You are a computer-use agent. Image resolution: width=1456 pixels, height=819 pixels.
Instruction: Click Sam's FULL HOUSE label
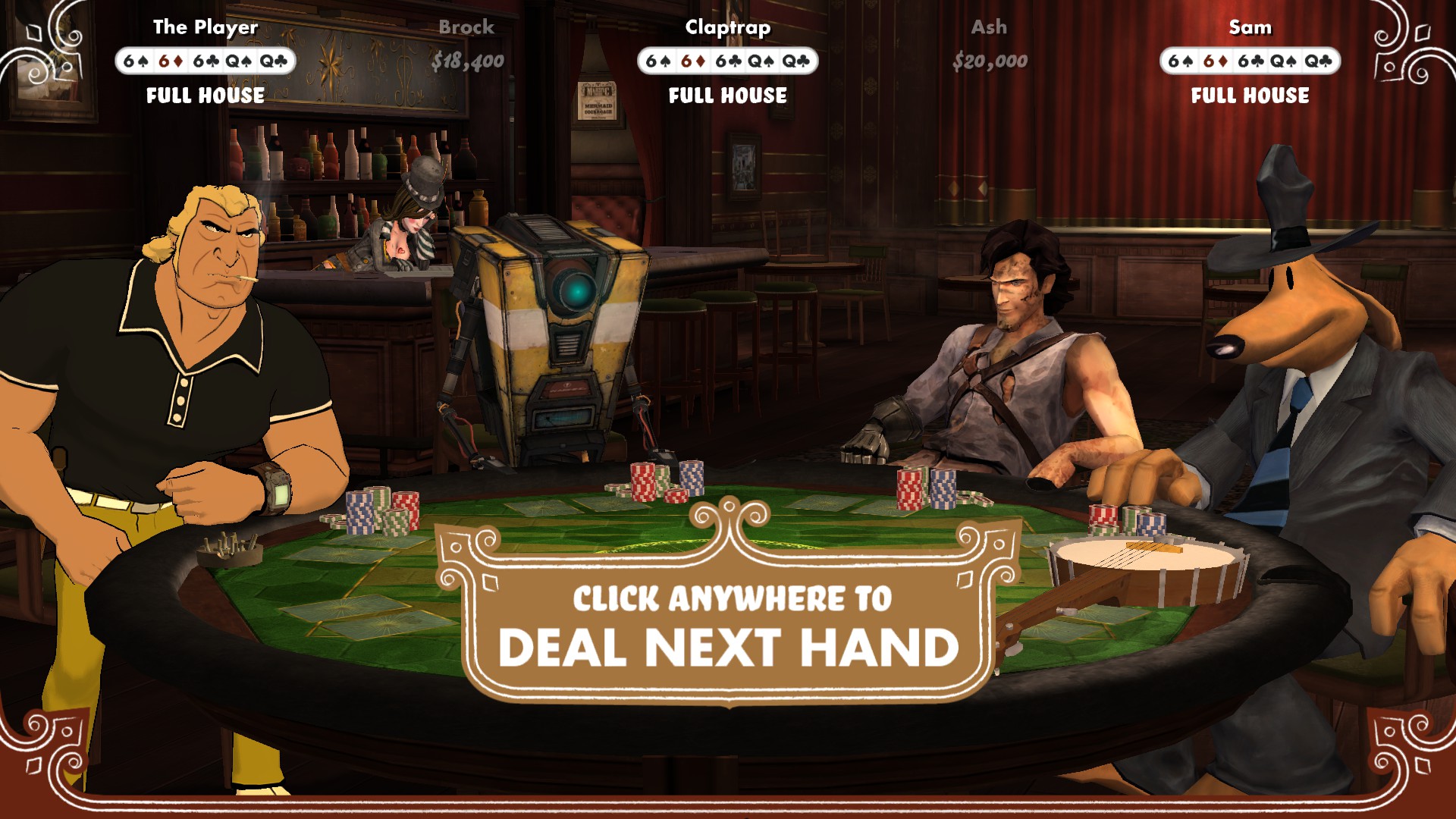[1250, 96]
